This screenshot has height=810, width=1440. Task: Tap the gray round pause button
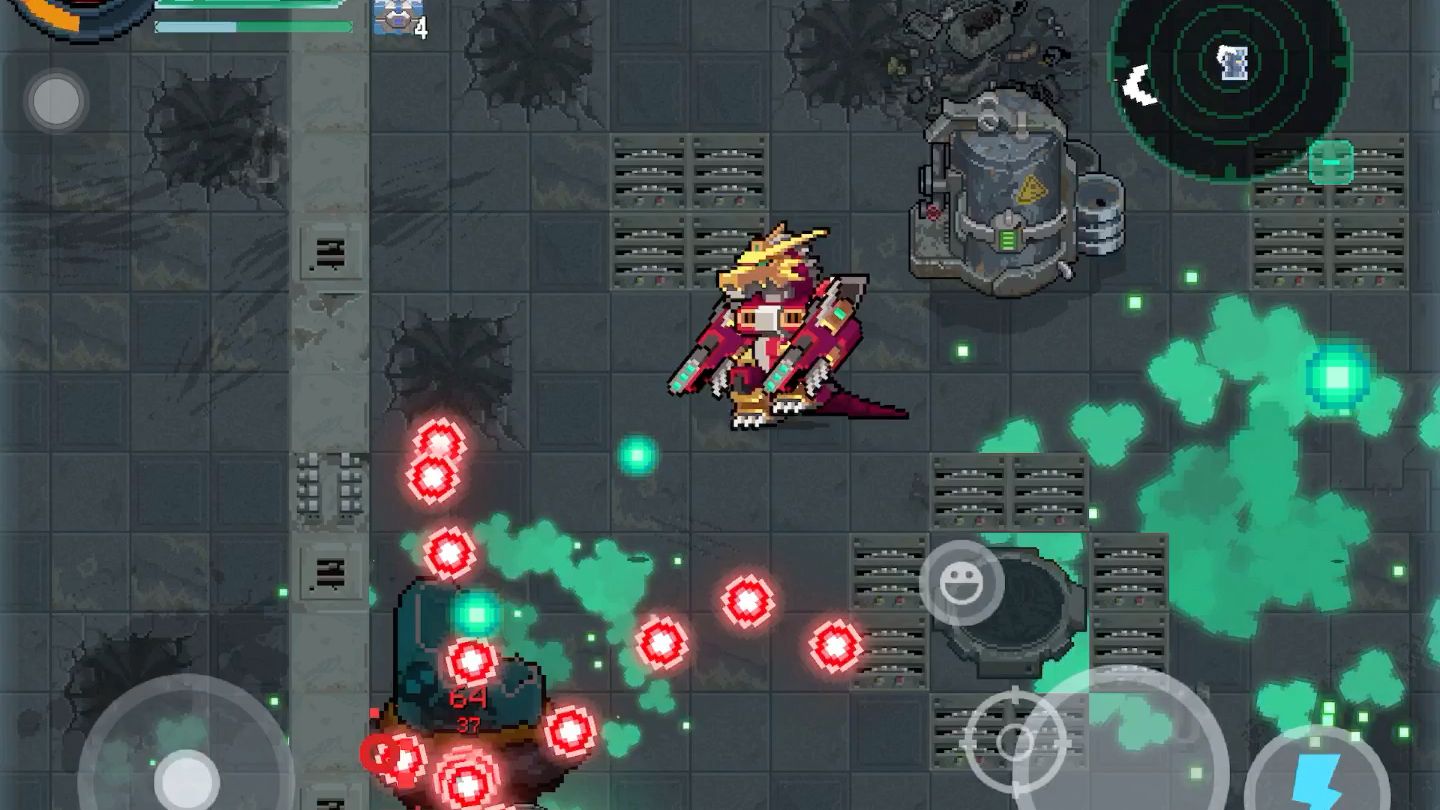coord(56,100)
